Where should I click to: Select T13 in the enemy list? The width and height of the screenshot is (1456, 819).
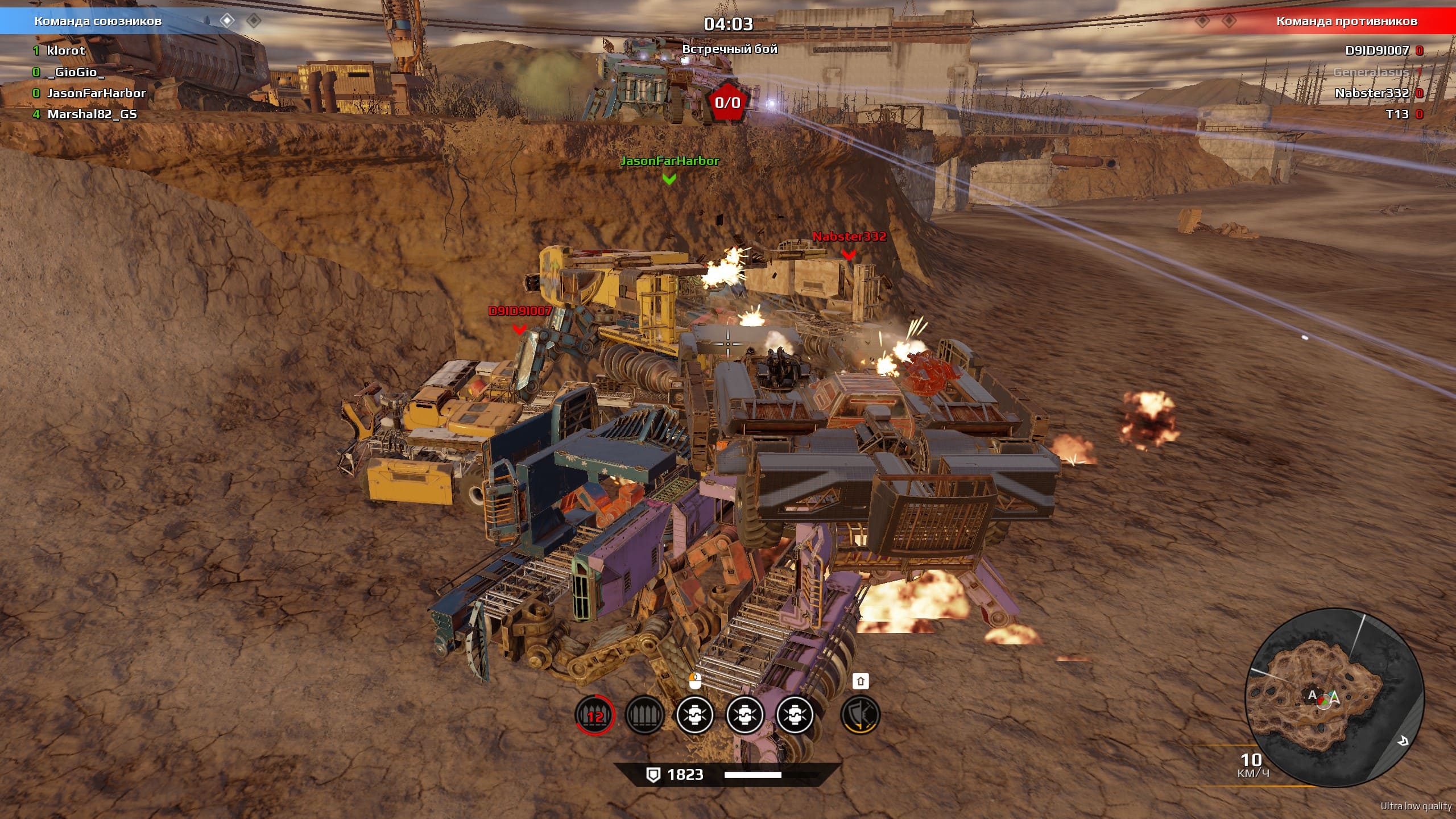click(x=1397, y=114)
